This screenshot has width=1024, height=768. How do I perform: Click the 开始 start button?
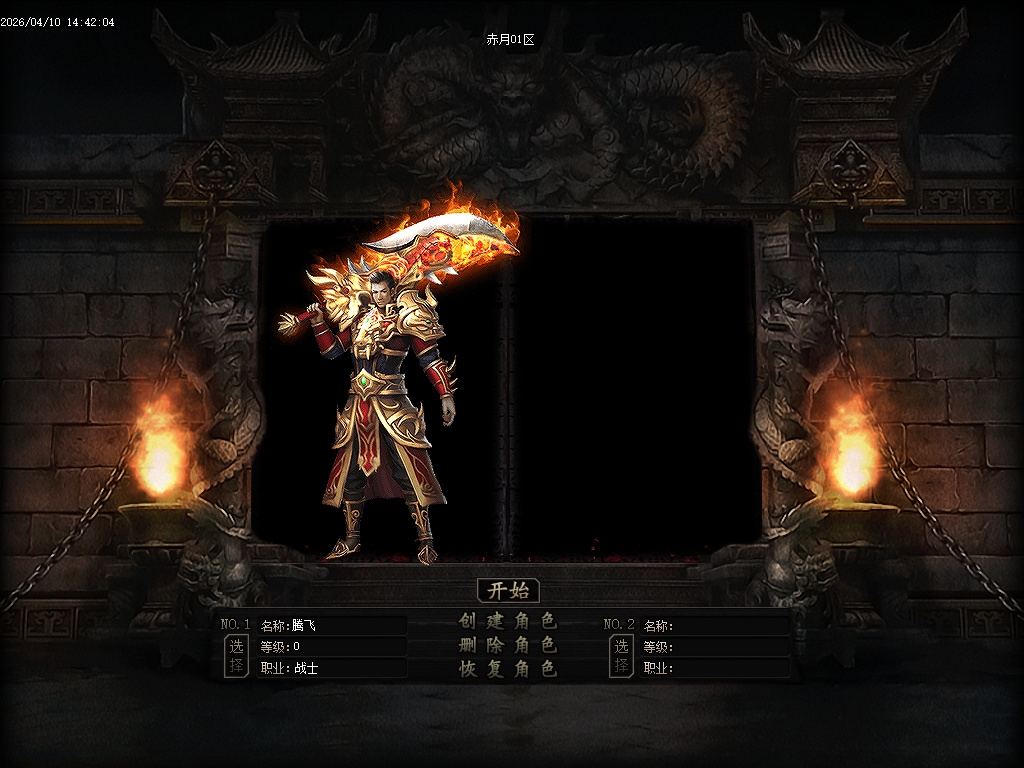[508, 590]
